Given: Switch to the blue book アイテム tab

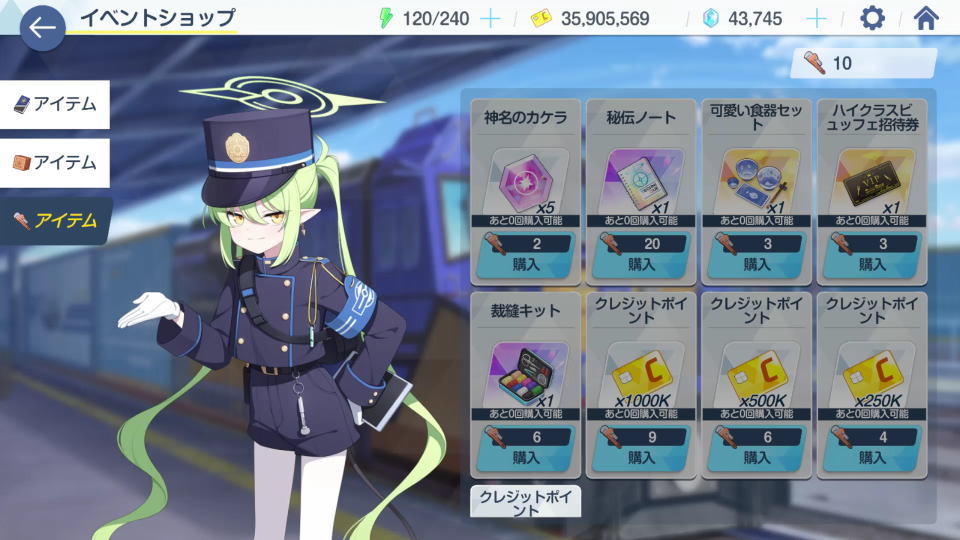Looking at the screenshot, I should tap(55, 105).
